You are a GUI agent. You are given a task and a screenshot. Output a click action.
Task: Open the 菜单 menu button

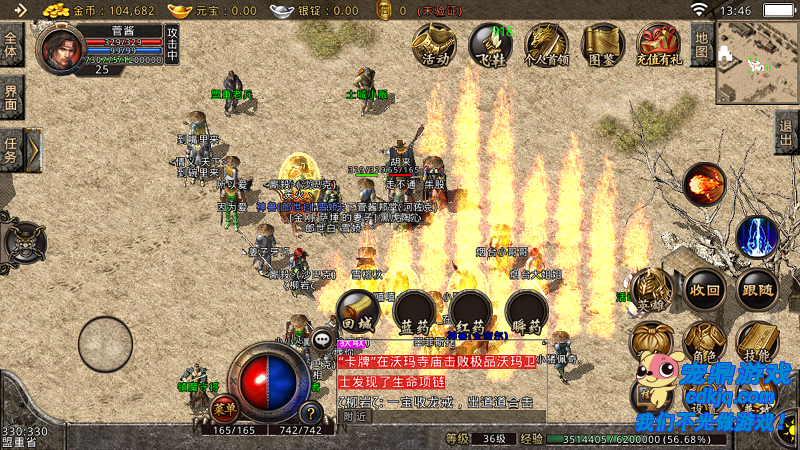pos(225,408)
